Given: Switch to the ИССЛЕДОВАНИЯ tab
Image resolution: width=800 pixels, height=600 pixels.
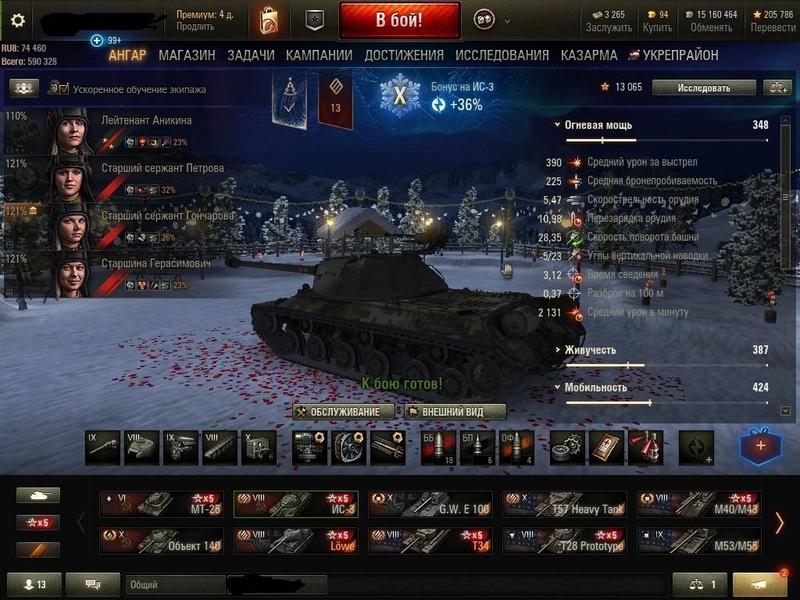Looking at the screenshot, I should (x=502, y=56).
